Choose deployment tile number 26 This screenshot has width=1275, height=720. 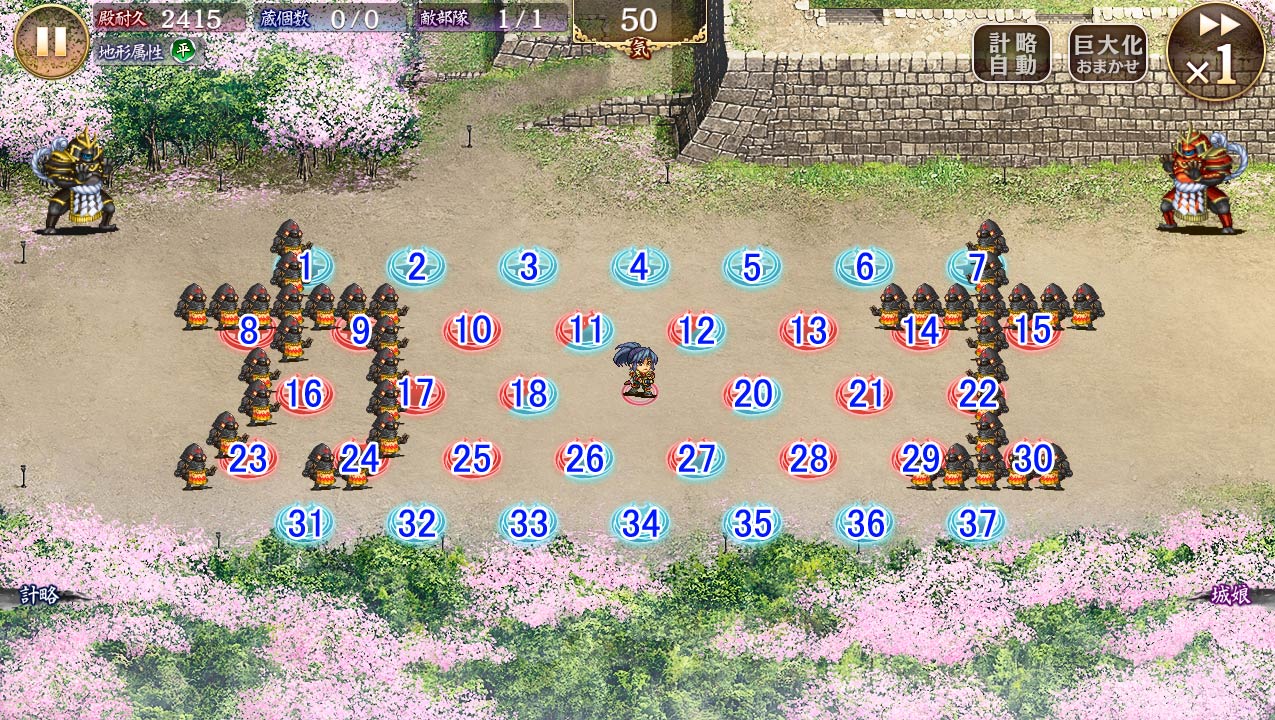[x=584, y=459]
